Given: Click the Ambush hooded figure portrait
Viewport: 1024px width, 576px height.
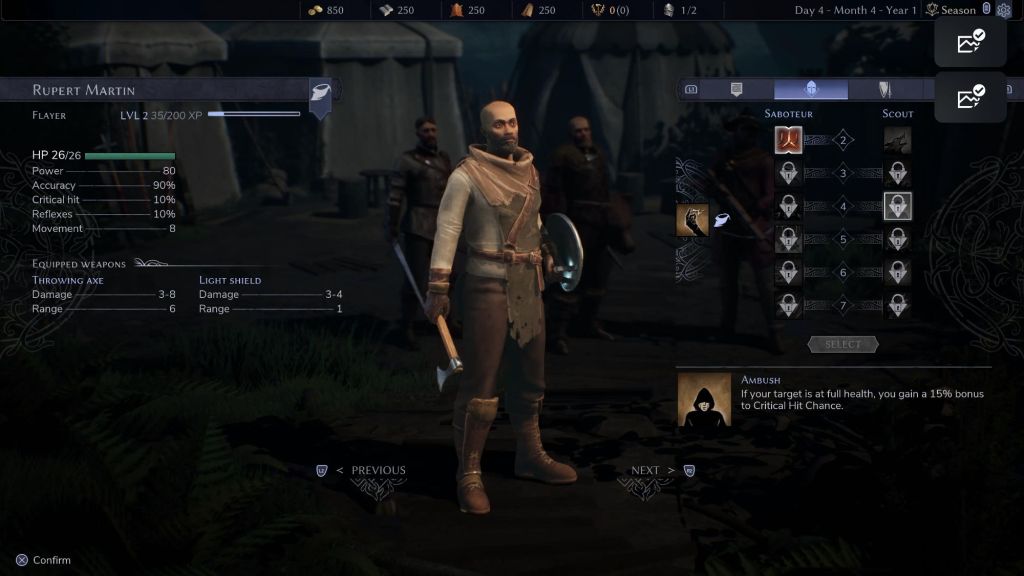Looking at the screenshot, I should [x=704, y=400].
